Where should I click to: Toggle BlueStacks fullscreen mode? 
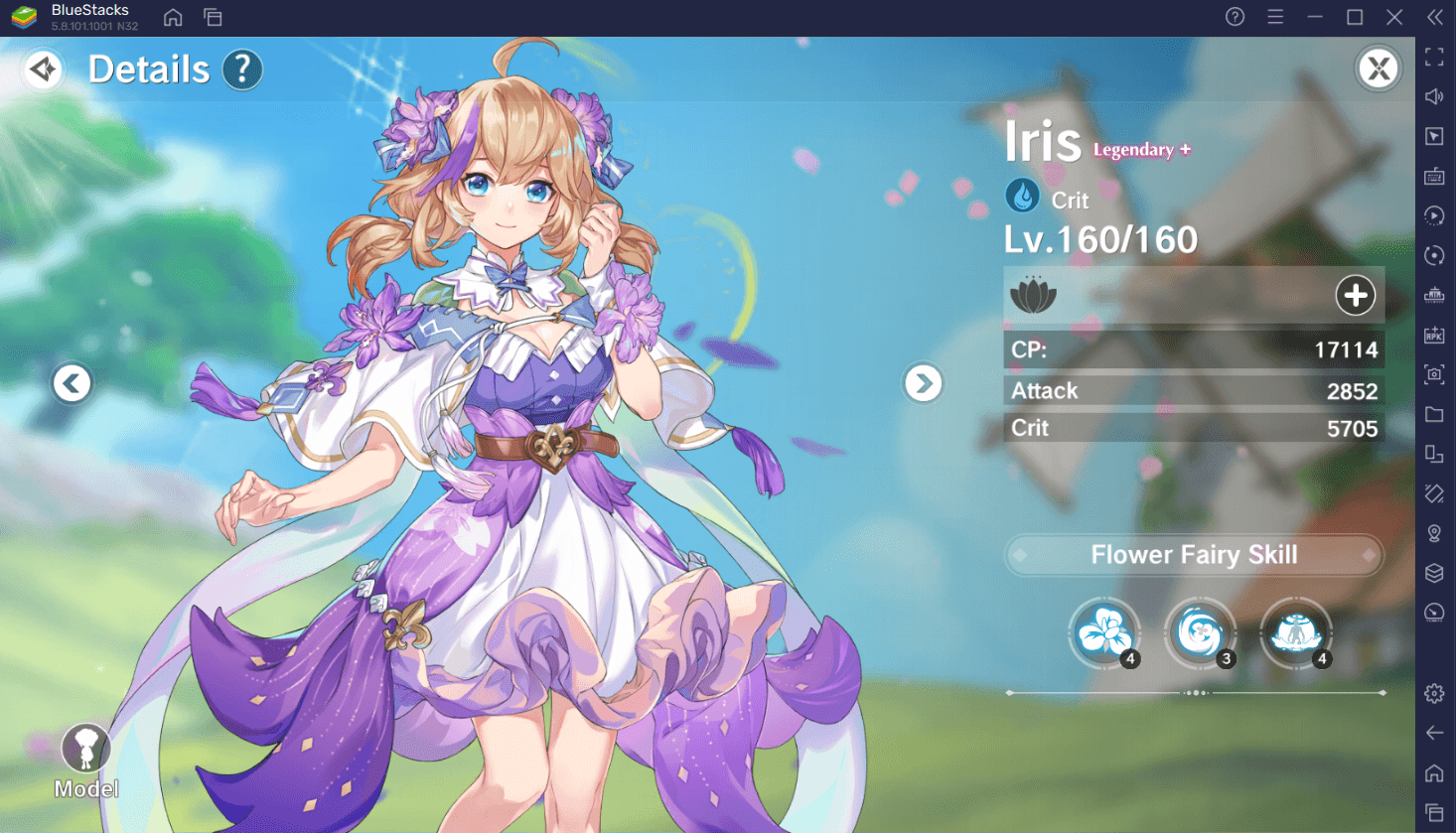(x=1434, y=57)
